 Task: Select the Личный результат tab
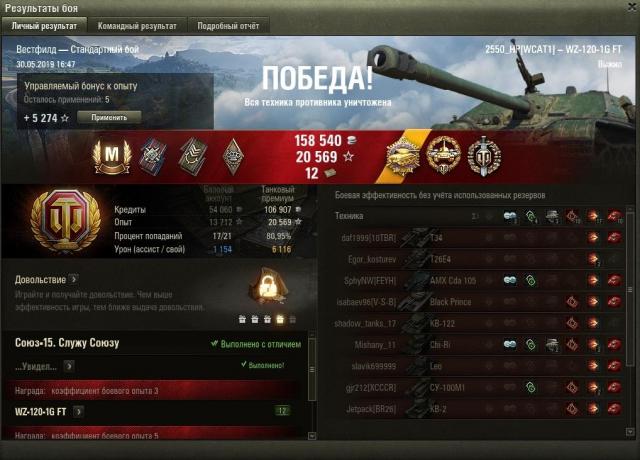(46, 25)
